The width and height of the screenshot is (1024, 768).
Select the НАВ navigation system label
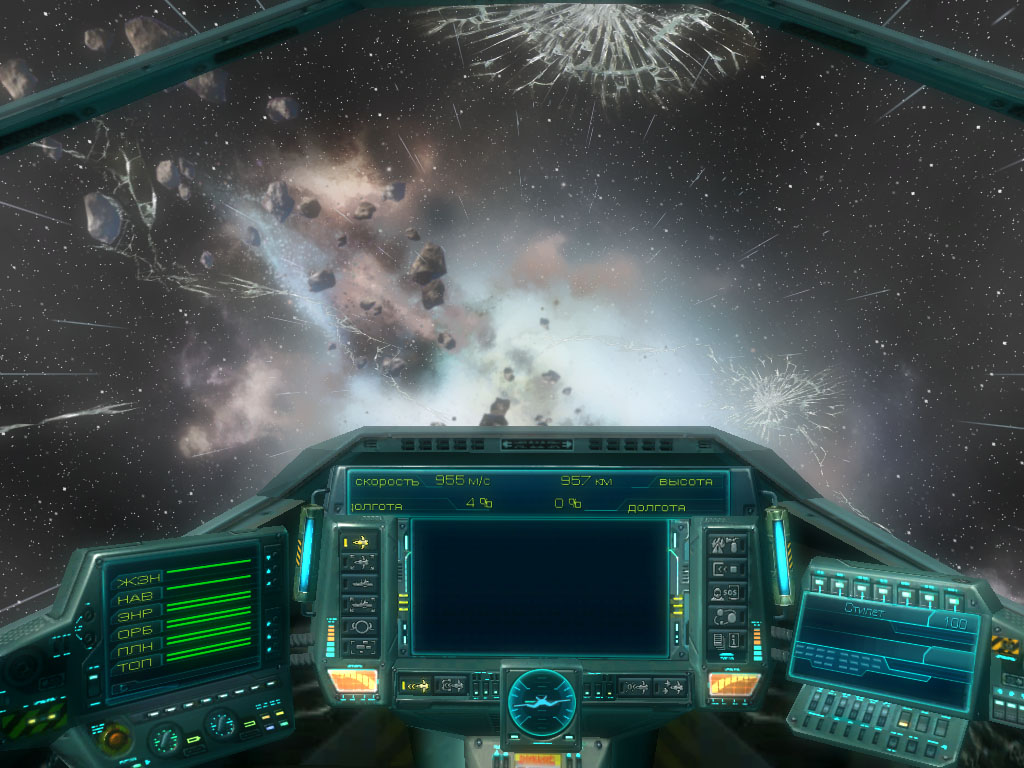(137, 598)
